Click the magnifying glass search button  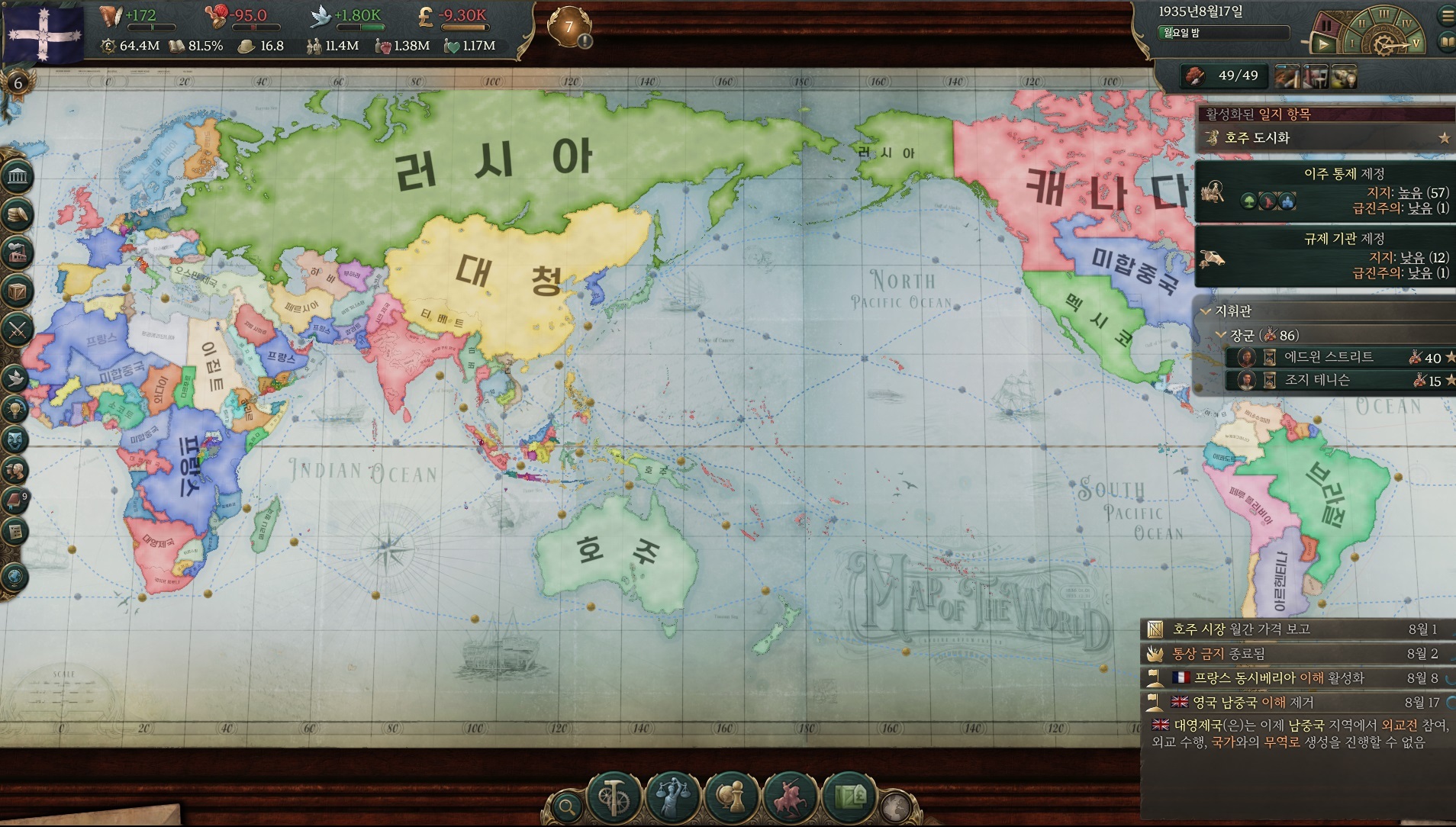click(x=566, y=806)
